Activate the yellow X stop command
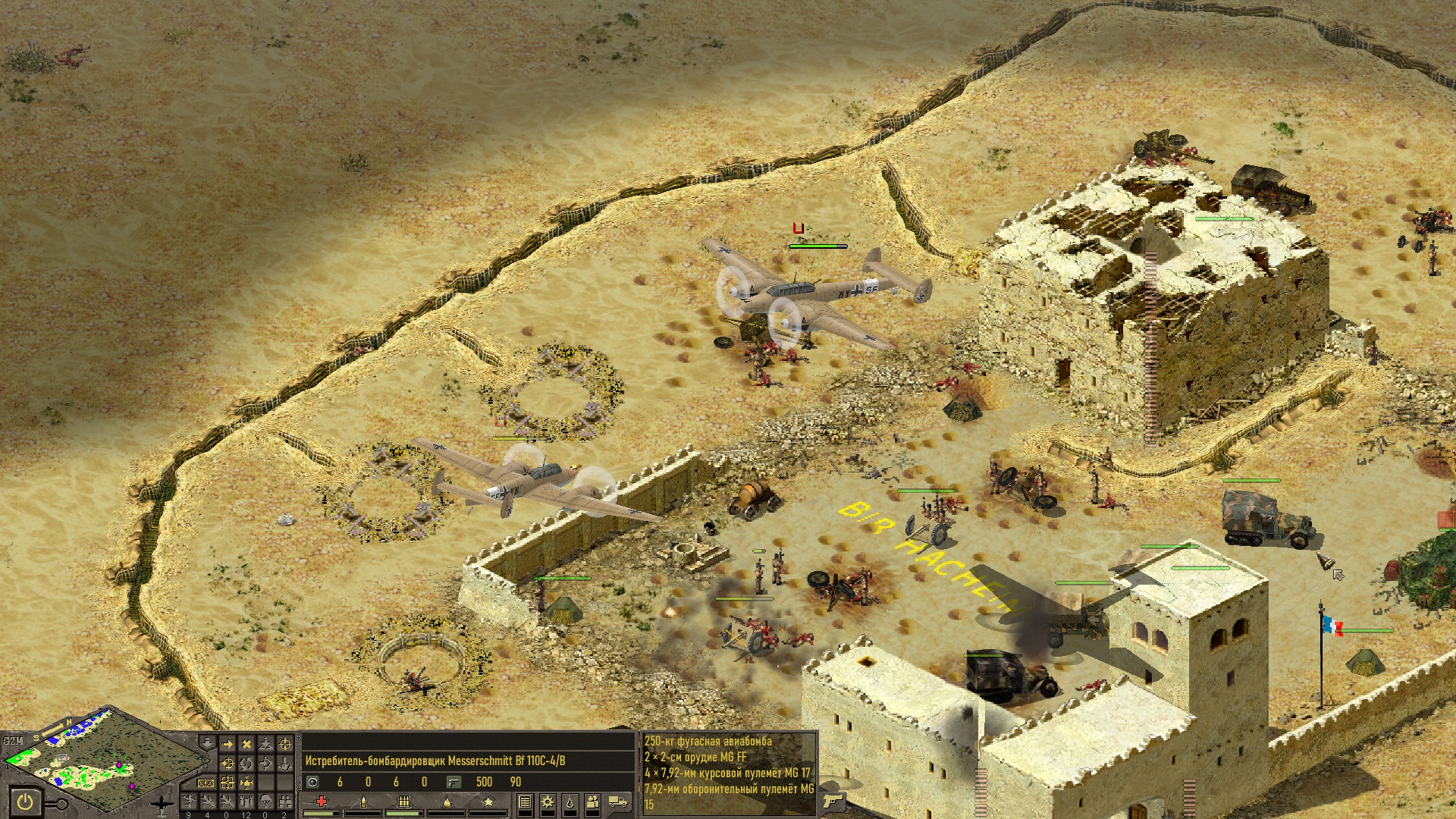The width and height of the screenshot is (1456, 819). tap(246, 745)
